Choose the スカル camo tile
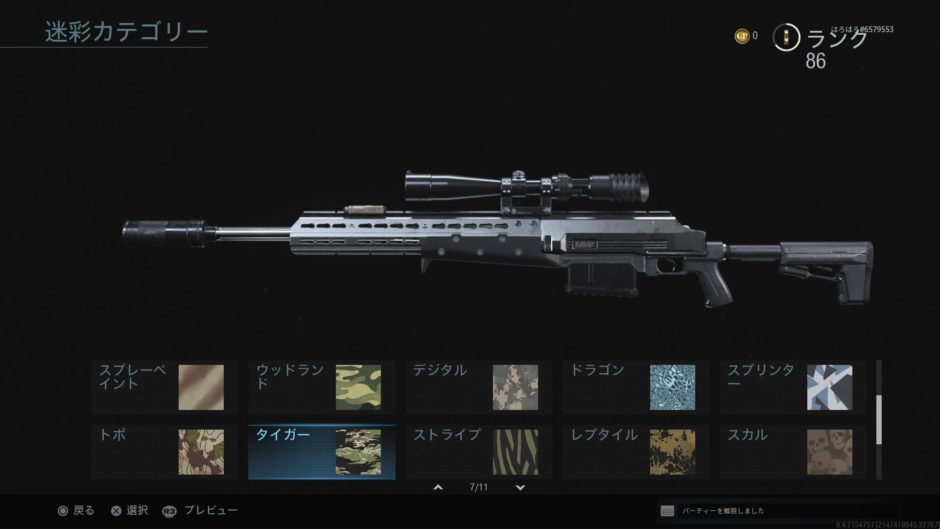The height and width of the screenshot is (529, 940). pyautogui.click(x=793, y=452)
